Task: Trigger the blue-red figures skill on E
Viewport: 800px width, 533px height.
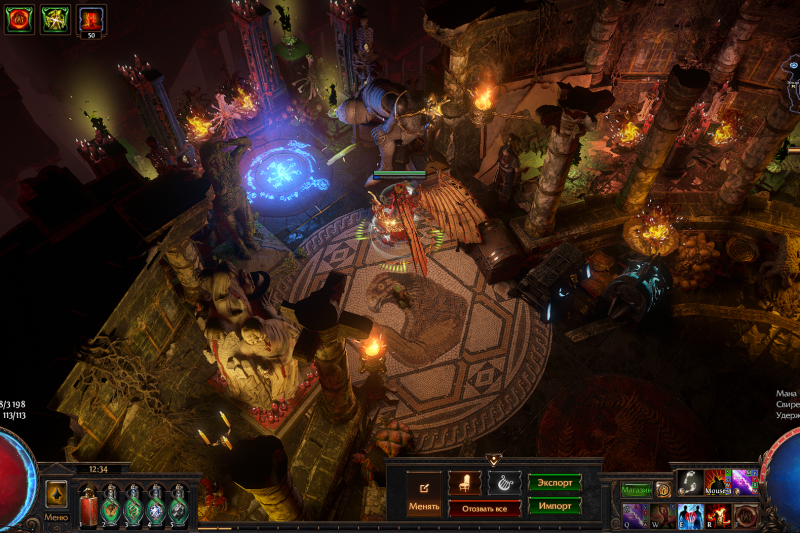Action: click(690, 516)
